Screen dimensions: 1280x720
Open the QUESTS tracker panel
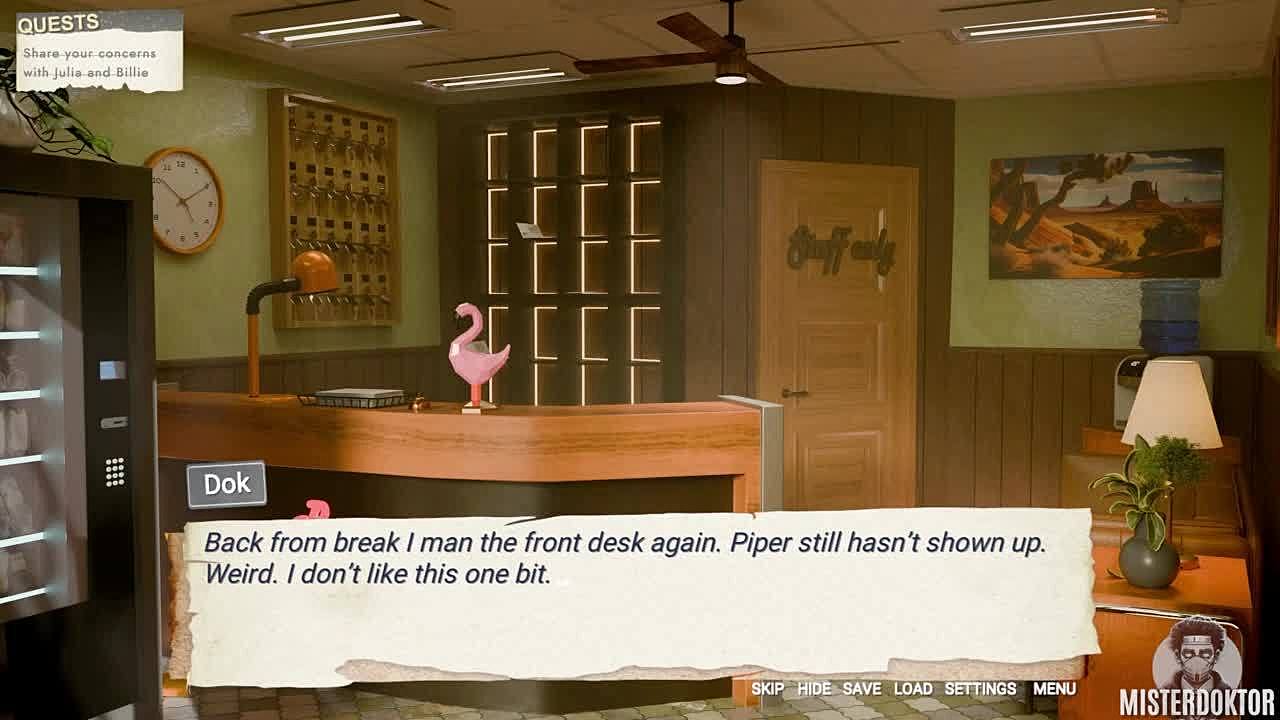[x=99, y=49]
